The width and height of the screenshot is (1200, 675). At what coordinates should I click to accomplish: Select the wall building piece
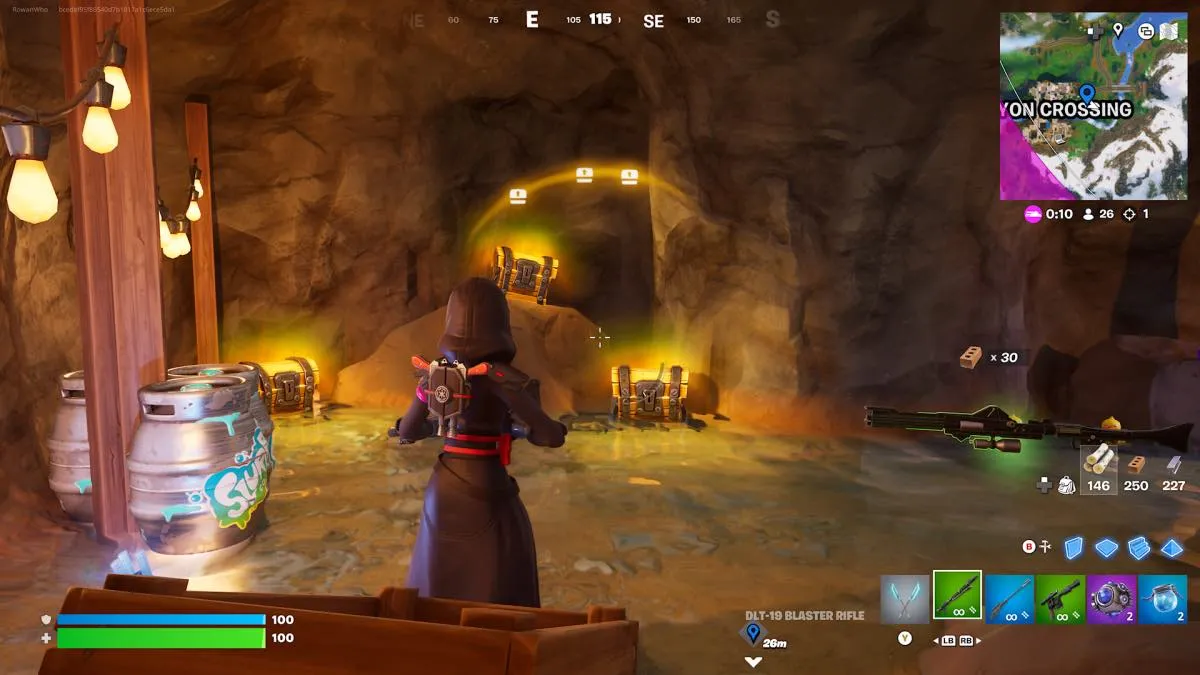tap(1074, 548)
